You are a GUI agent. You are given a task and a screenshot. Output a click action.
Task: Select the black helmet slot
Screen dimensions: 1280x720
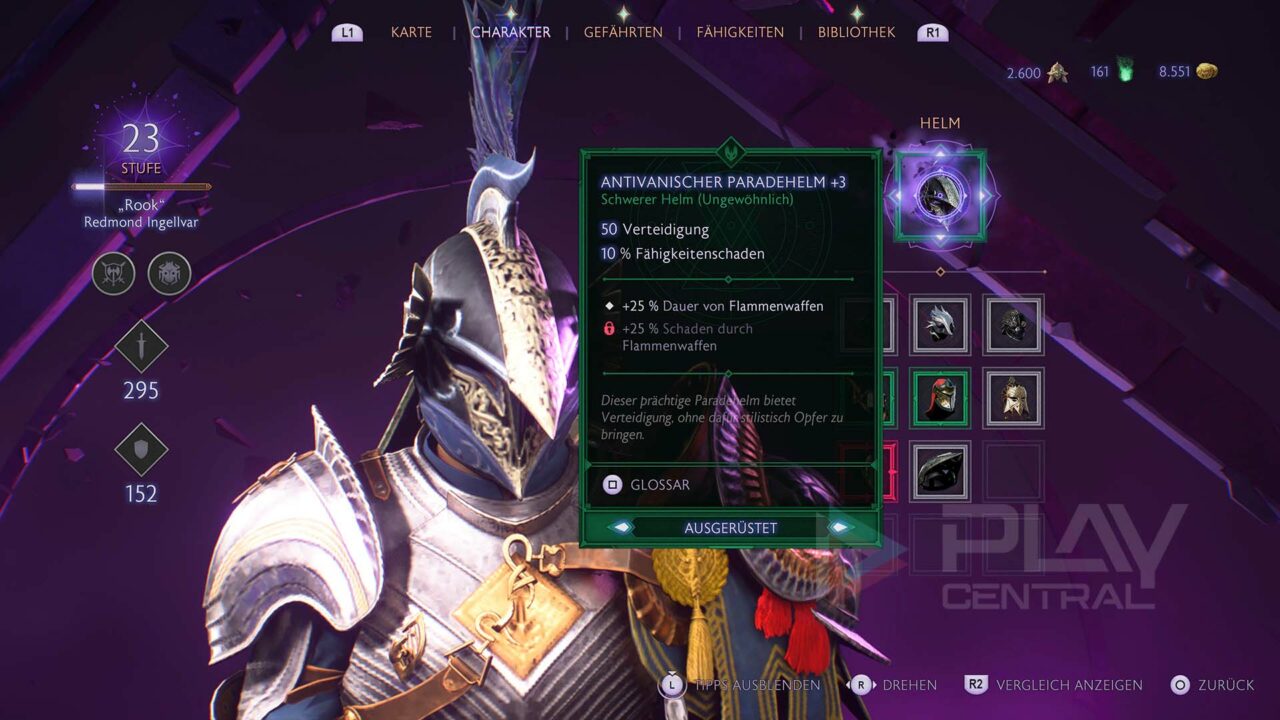tap(940, 471)
